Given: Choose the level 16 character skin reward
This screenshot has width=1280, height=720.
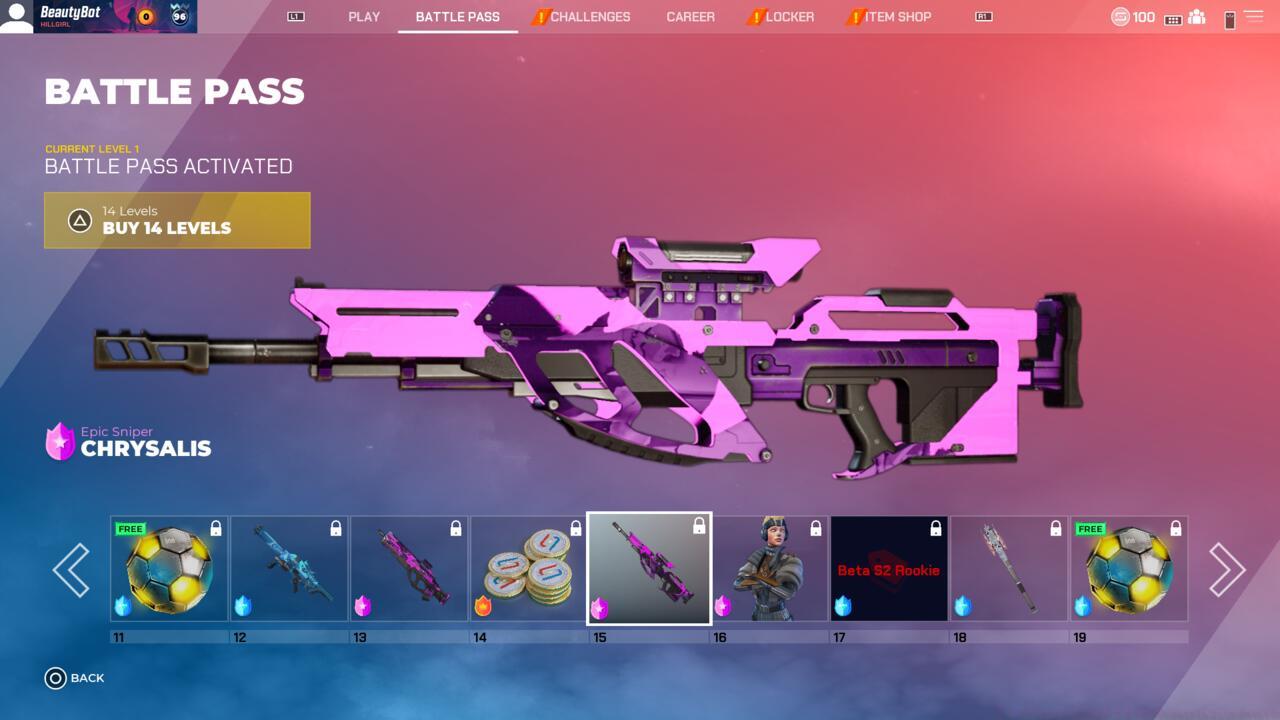Looking at the screenshot, I should pos(769,569).
